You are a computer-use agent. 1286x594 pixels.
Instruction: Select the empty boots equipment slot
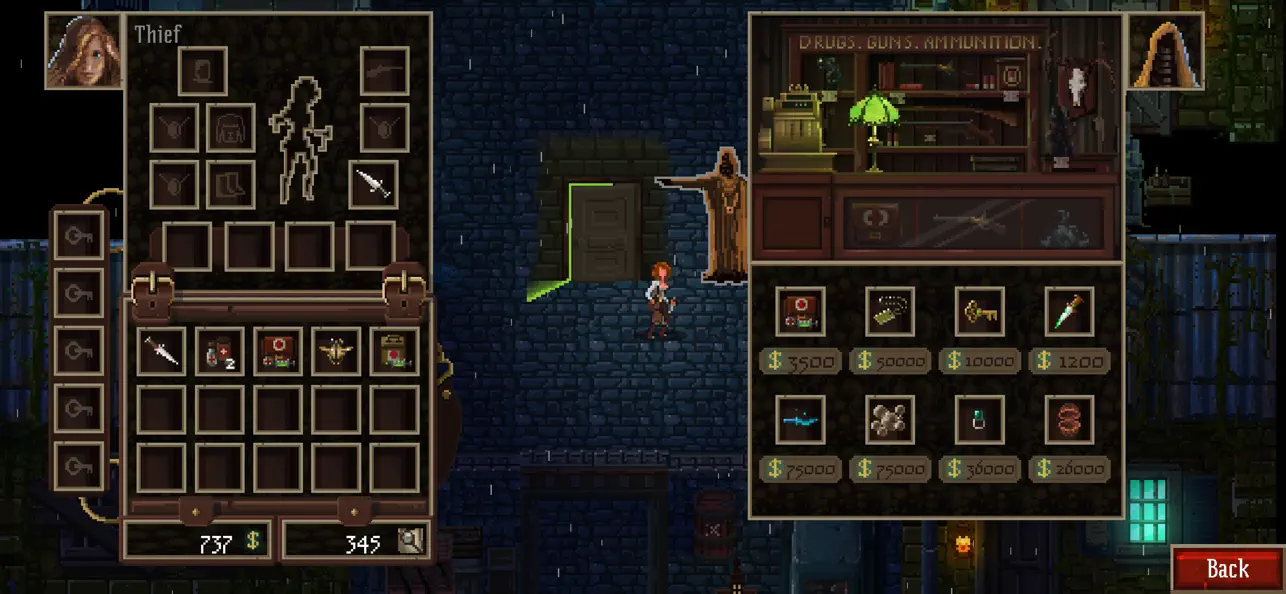230,184
